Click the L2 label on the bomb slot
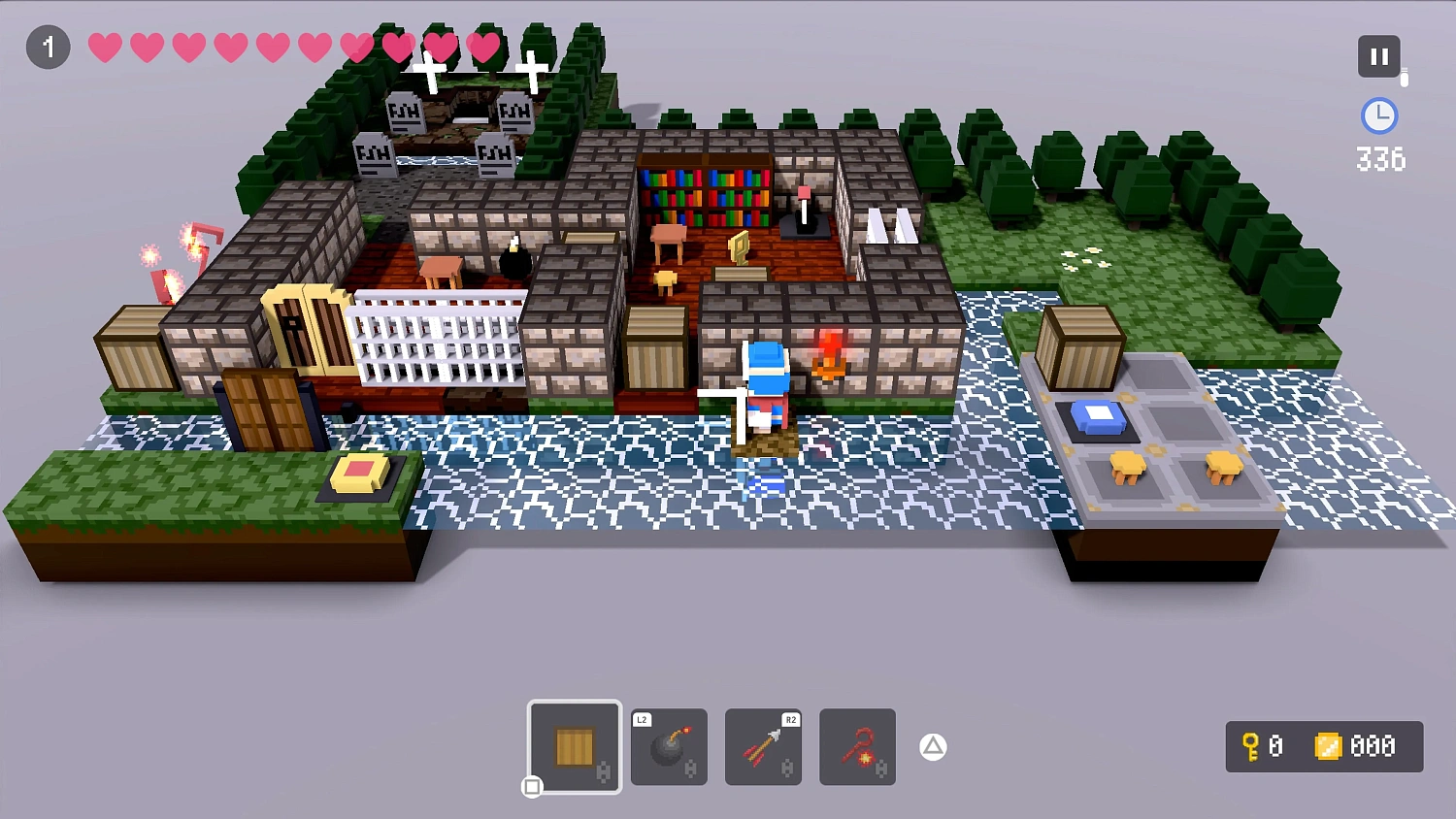Screen dimensions: 1456x819 coord(641,720)
